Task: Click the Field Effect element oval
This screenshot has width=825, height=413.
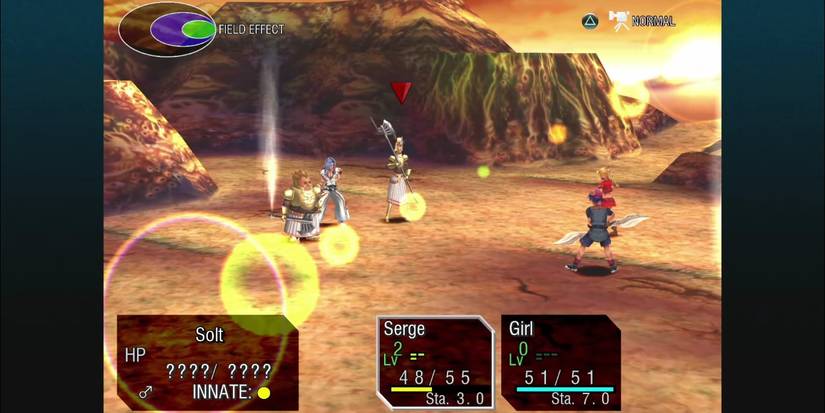Action: point(167,29)
